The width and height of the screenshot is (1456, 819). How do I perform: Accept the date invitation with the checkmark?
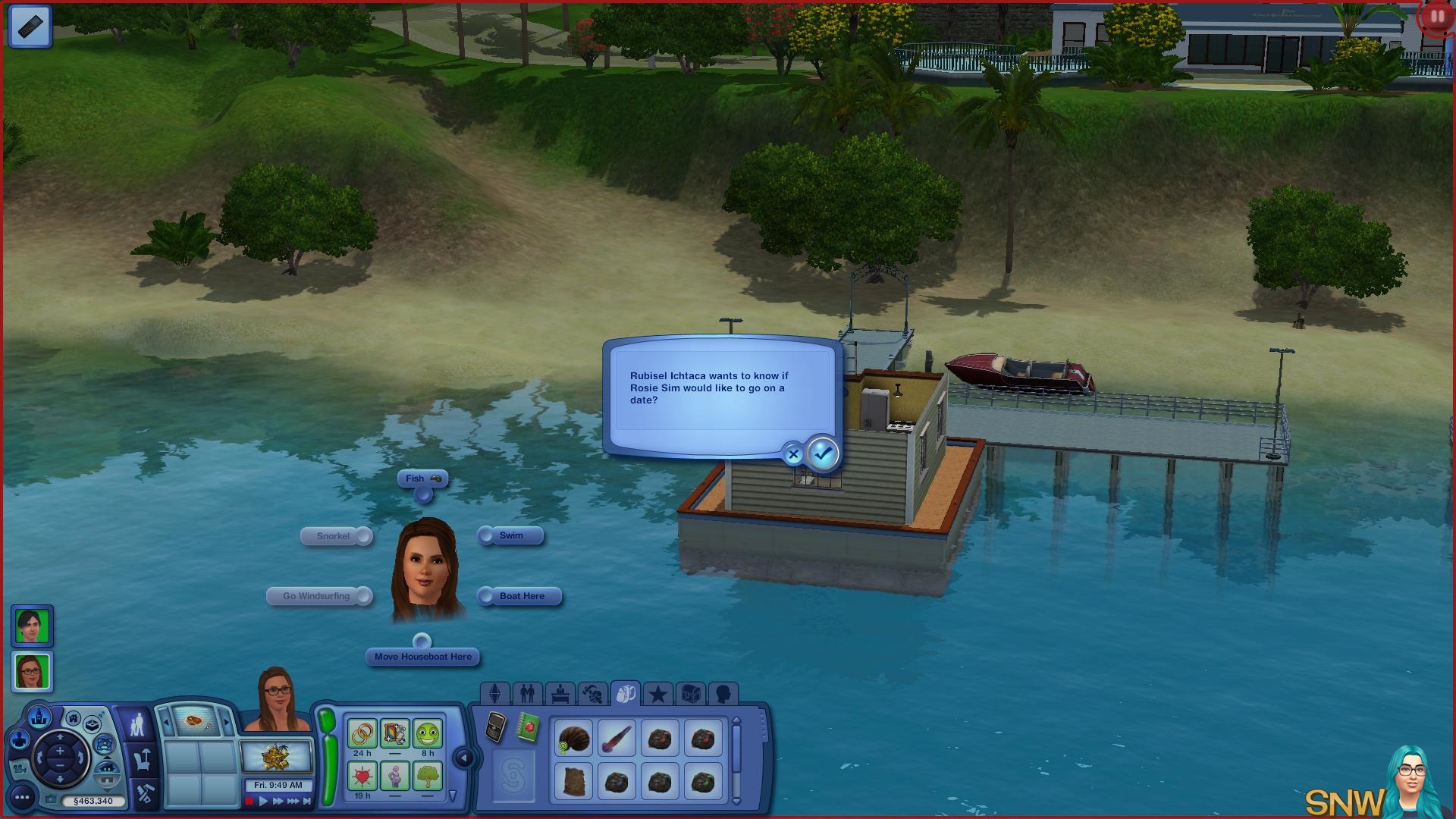(x=823, y=453)
